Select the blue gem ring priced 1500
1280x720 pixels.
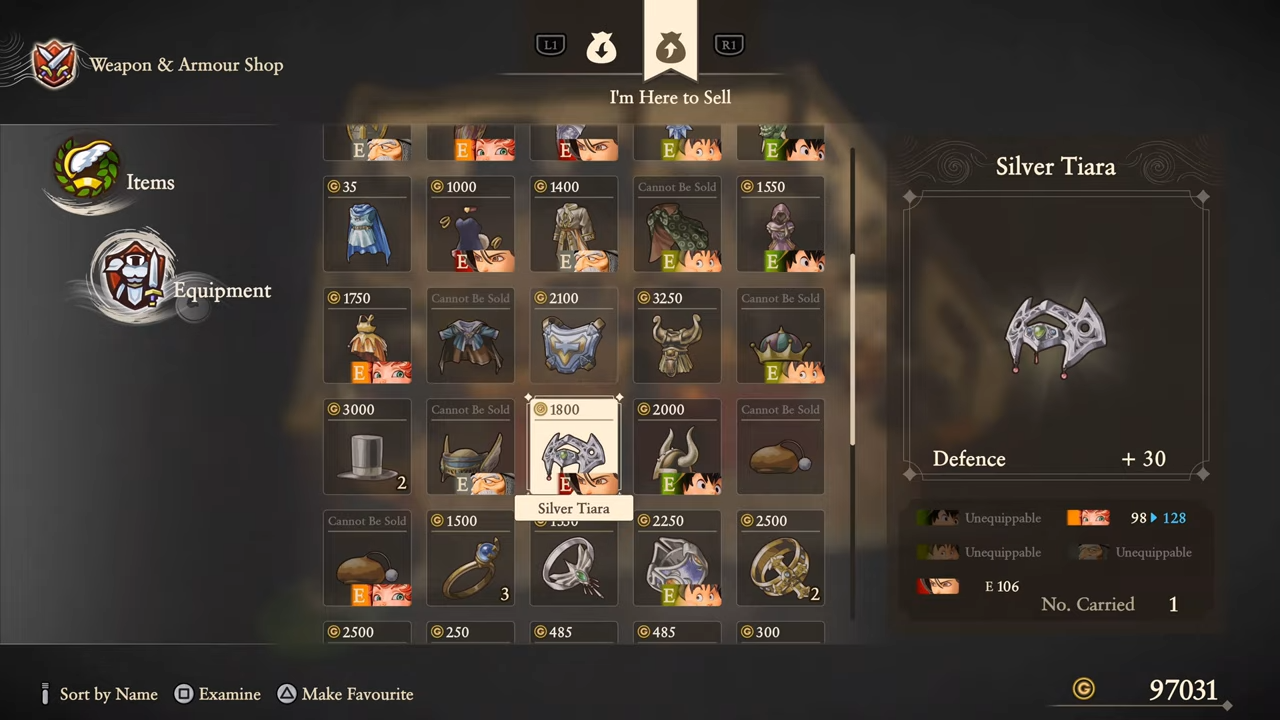[470, 559]
